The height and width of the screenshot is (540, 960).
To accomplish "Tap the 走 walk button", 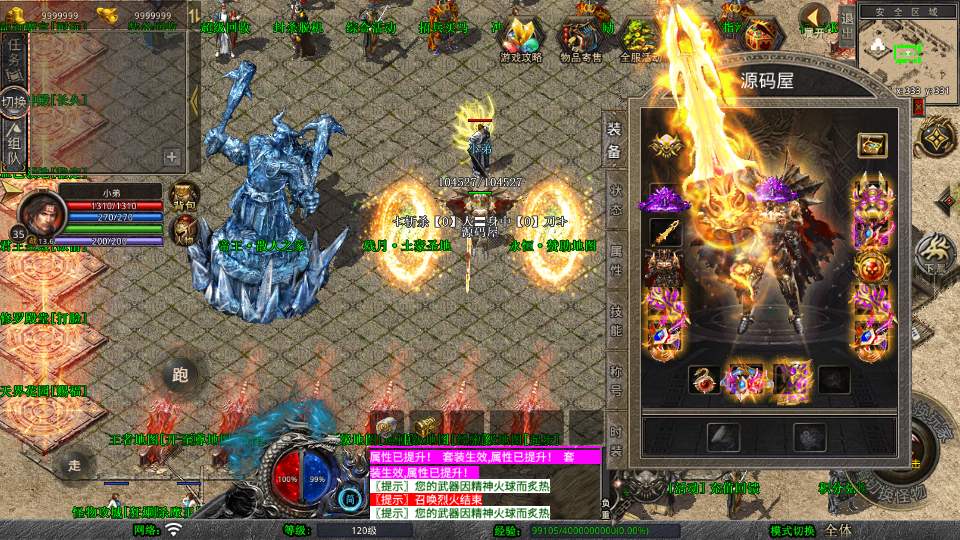I will point(73,465).
